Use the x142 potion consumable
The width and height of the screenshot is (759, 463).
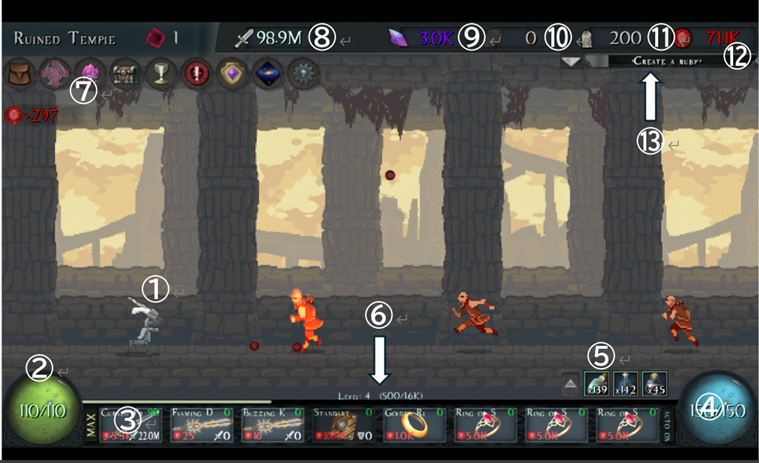624,383
